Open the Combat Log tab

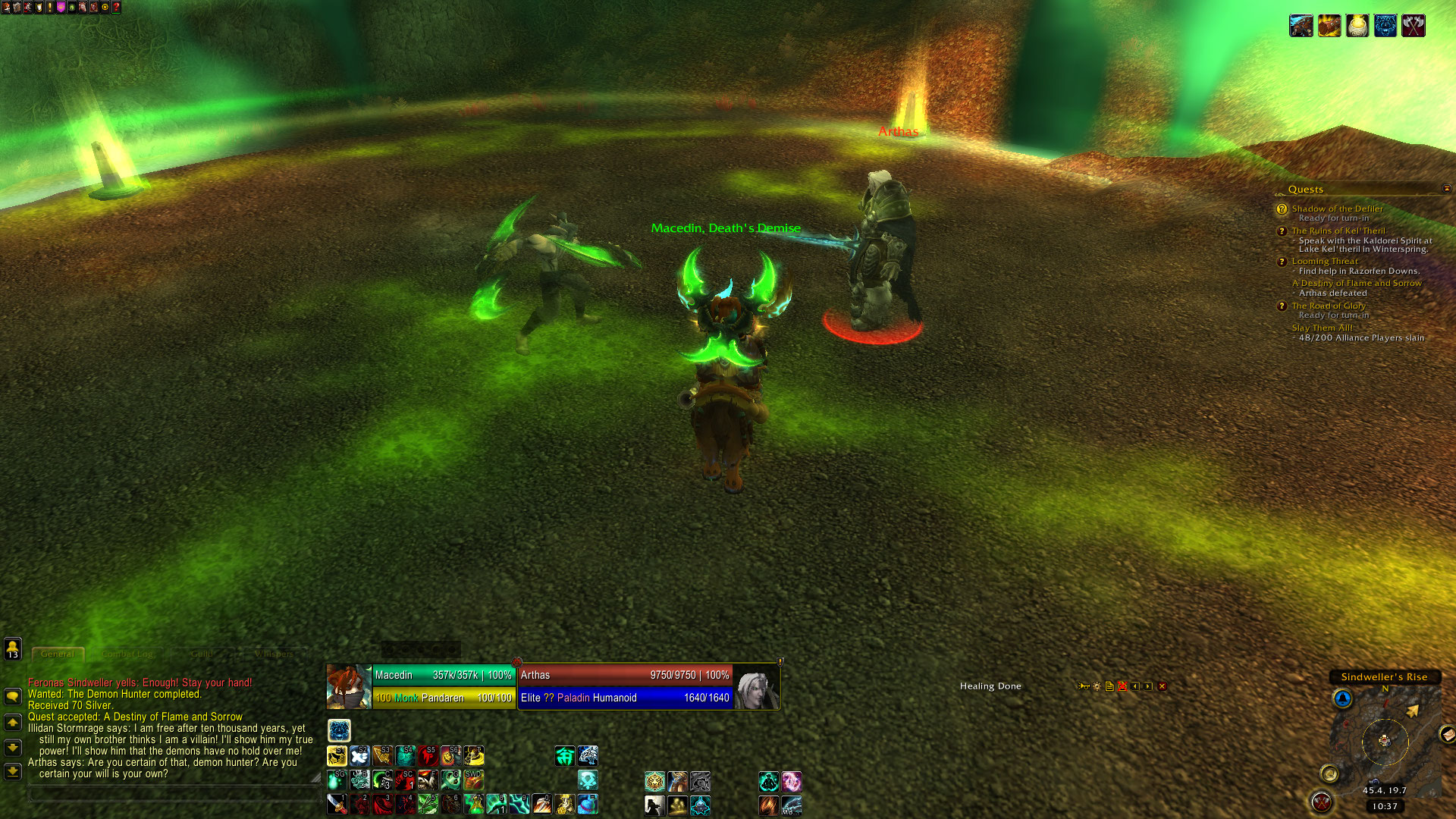tap(127, 654)
